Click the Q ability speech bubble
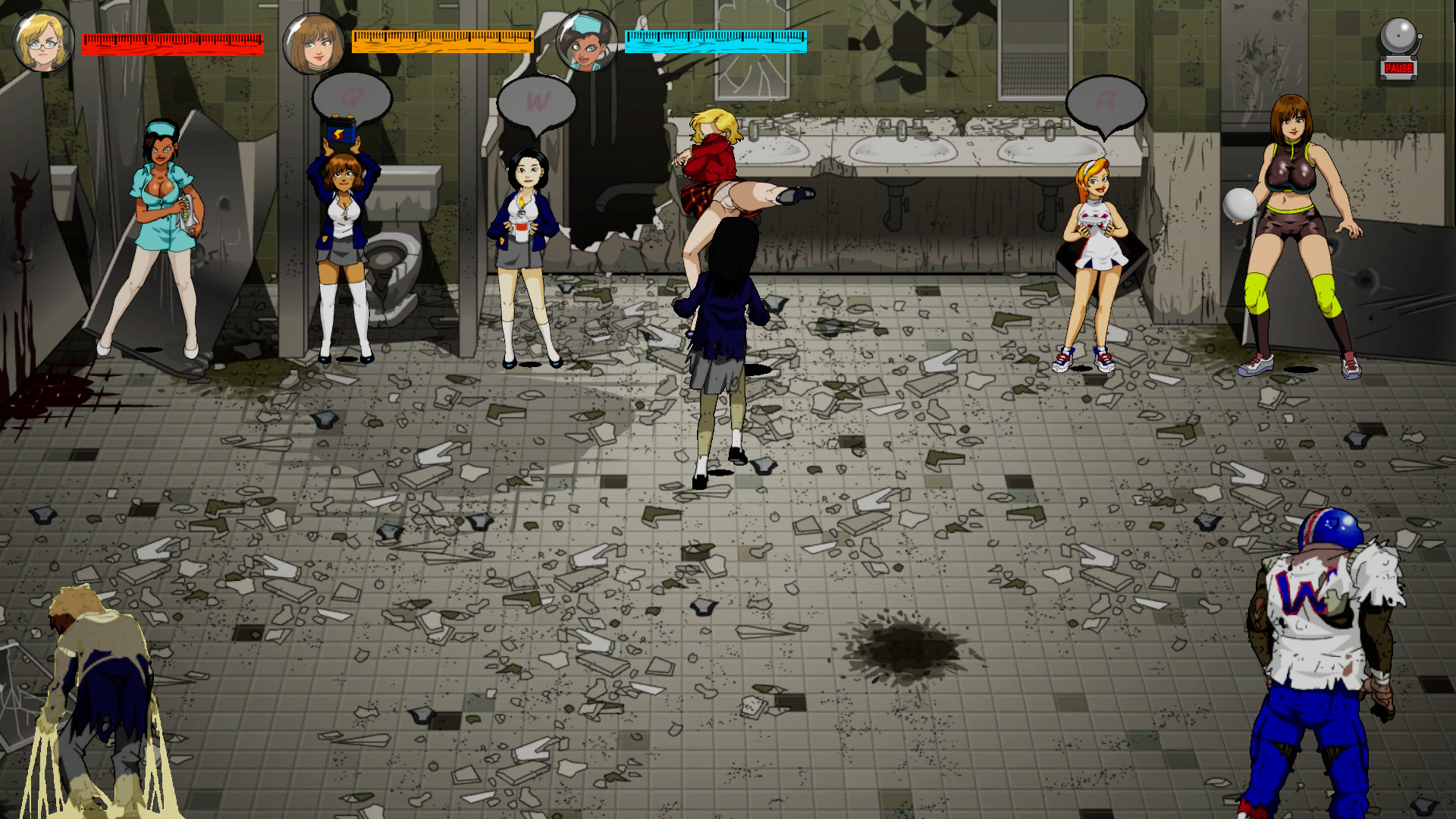The image size is (1456, 819). tap(351, 97)
